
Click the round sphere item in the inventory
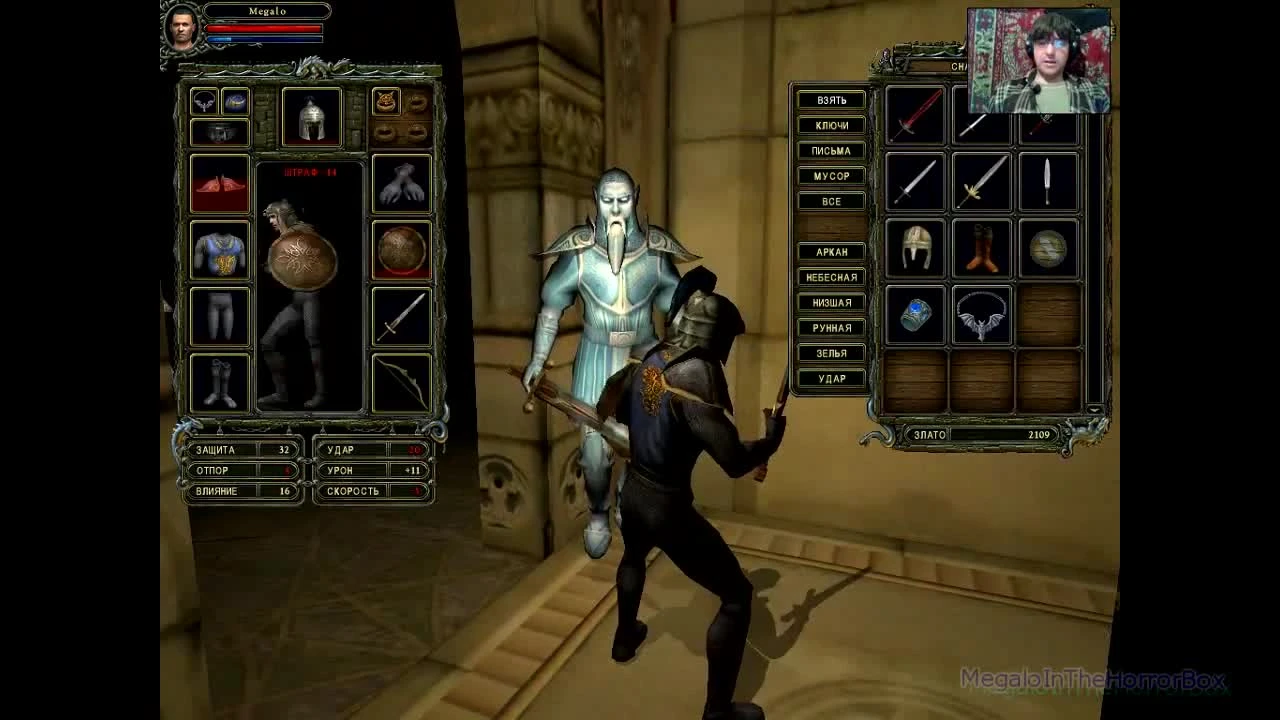click(x=1045, y=248)
